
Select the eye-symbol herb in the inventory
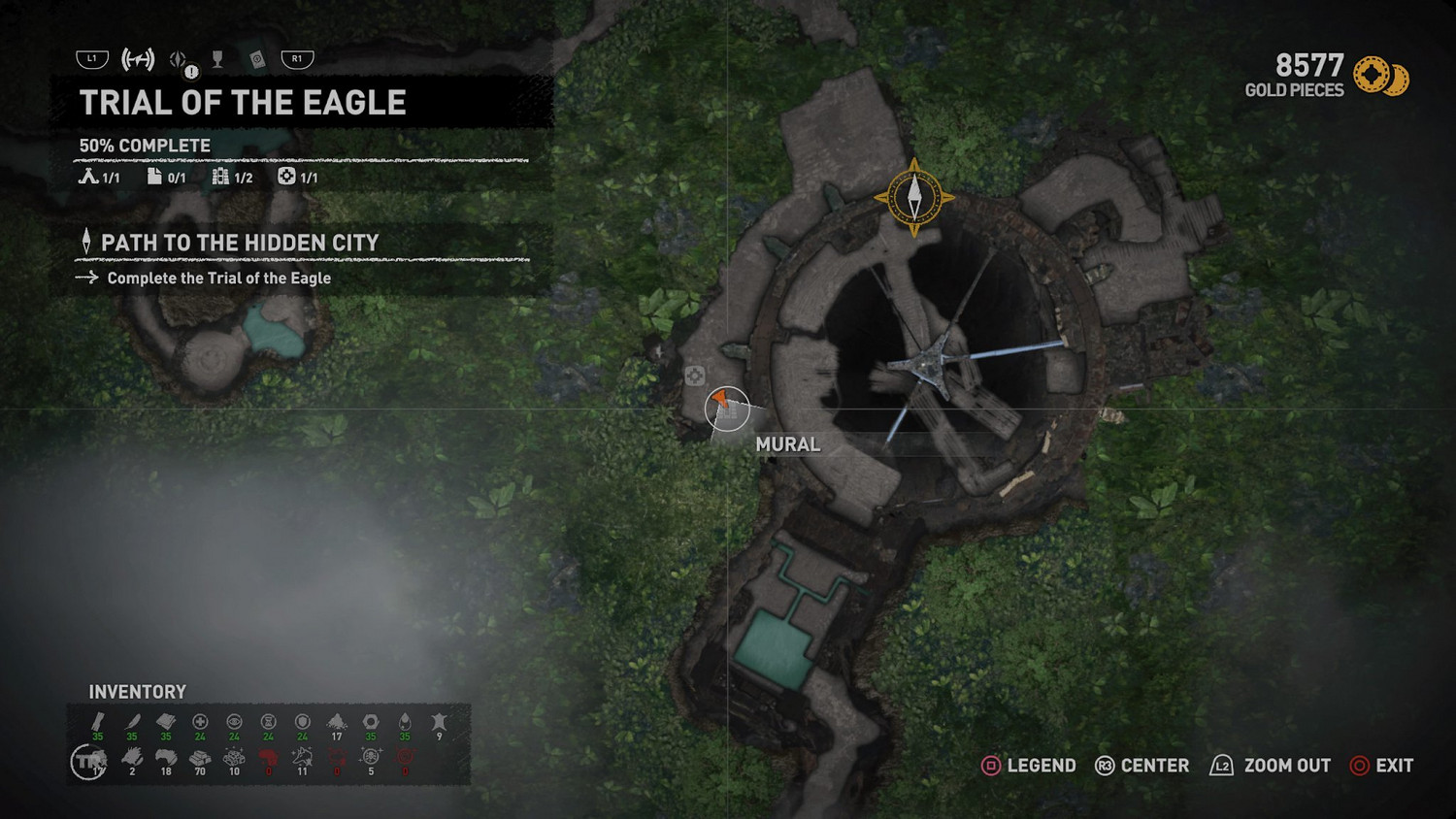(234, 723)
